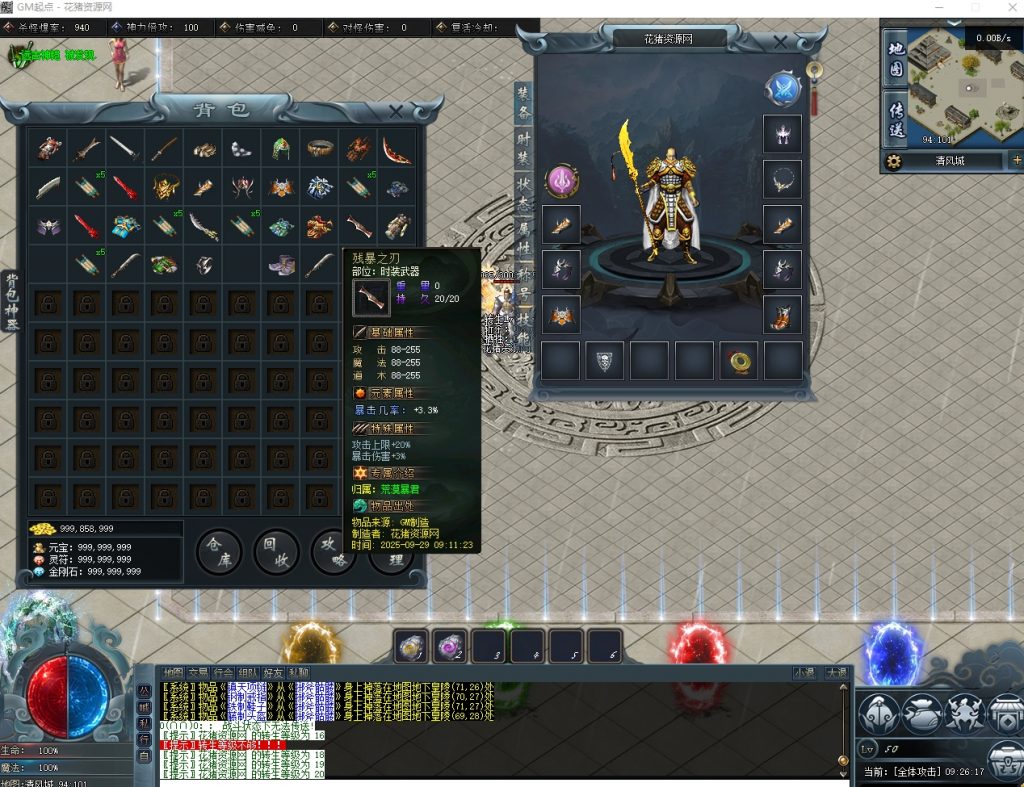Select the purple boots in the bag
Screen dimensions: 1024x787
pyautogui.click(x=280, y=265)
